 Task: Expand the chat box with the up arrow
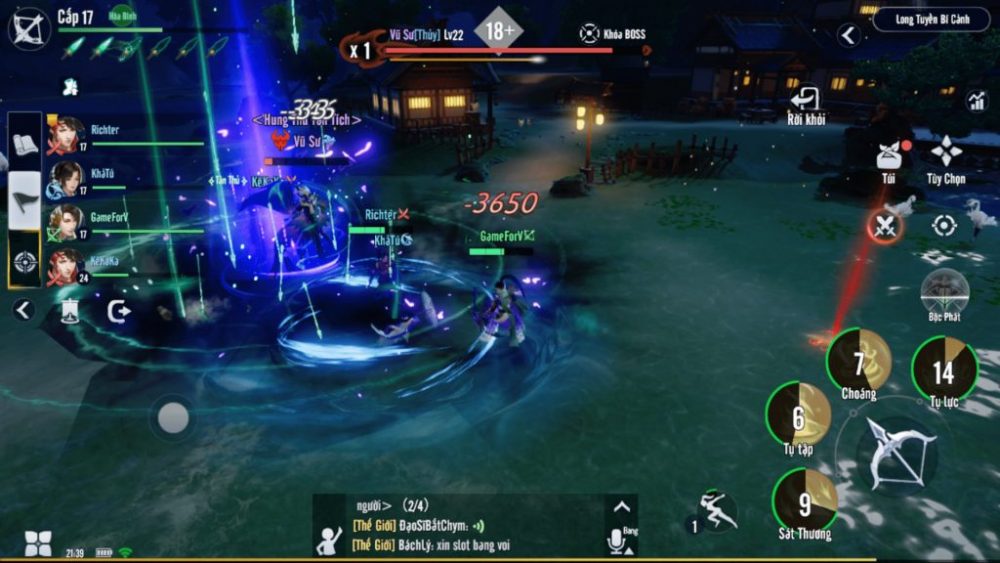[621, 506]
